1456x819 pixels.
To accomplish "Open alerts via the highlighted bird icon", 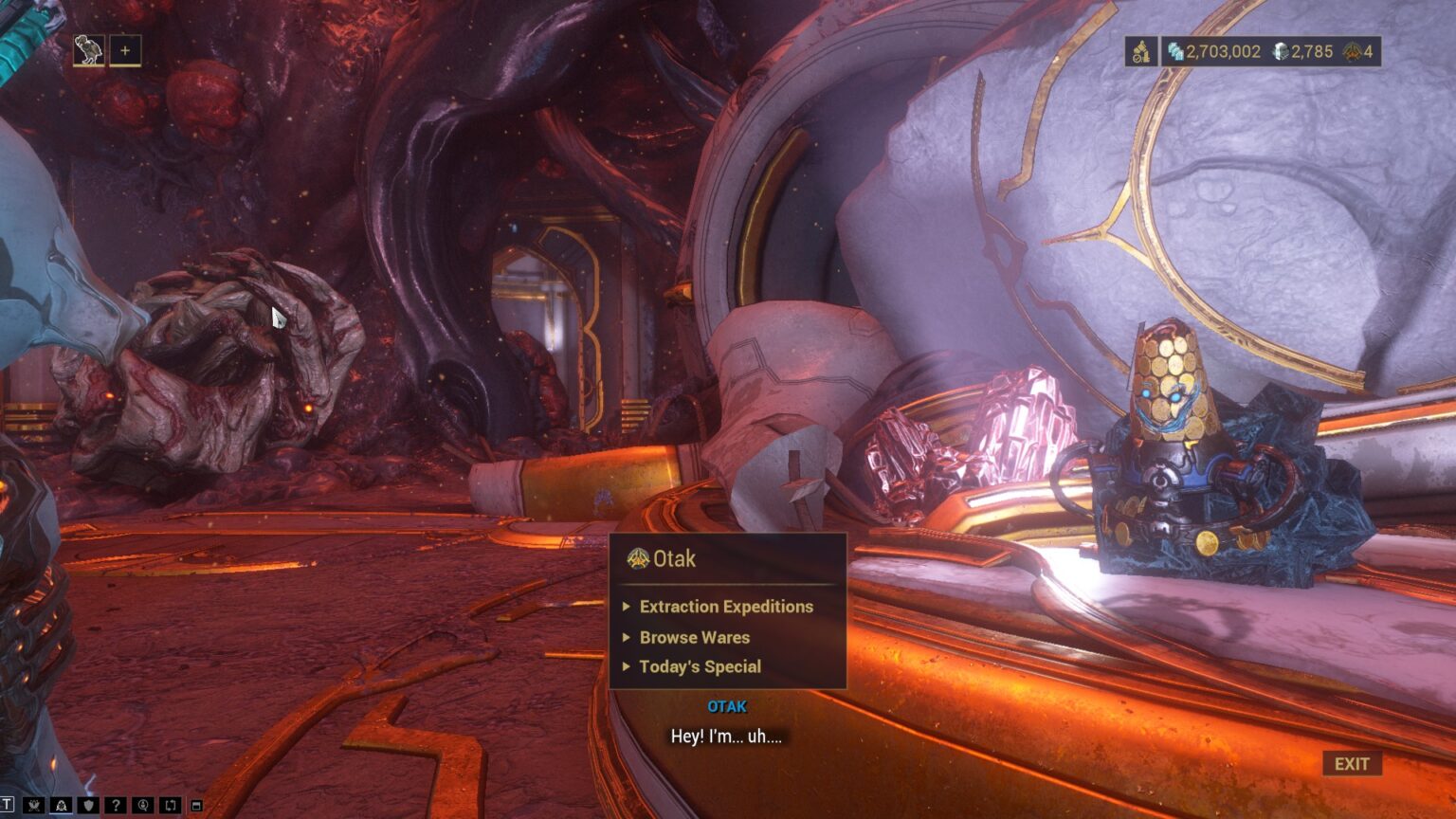I will [x=61, y=805].
